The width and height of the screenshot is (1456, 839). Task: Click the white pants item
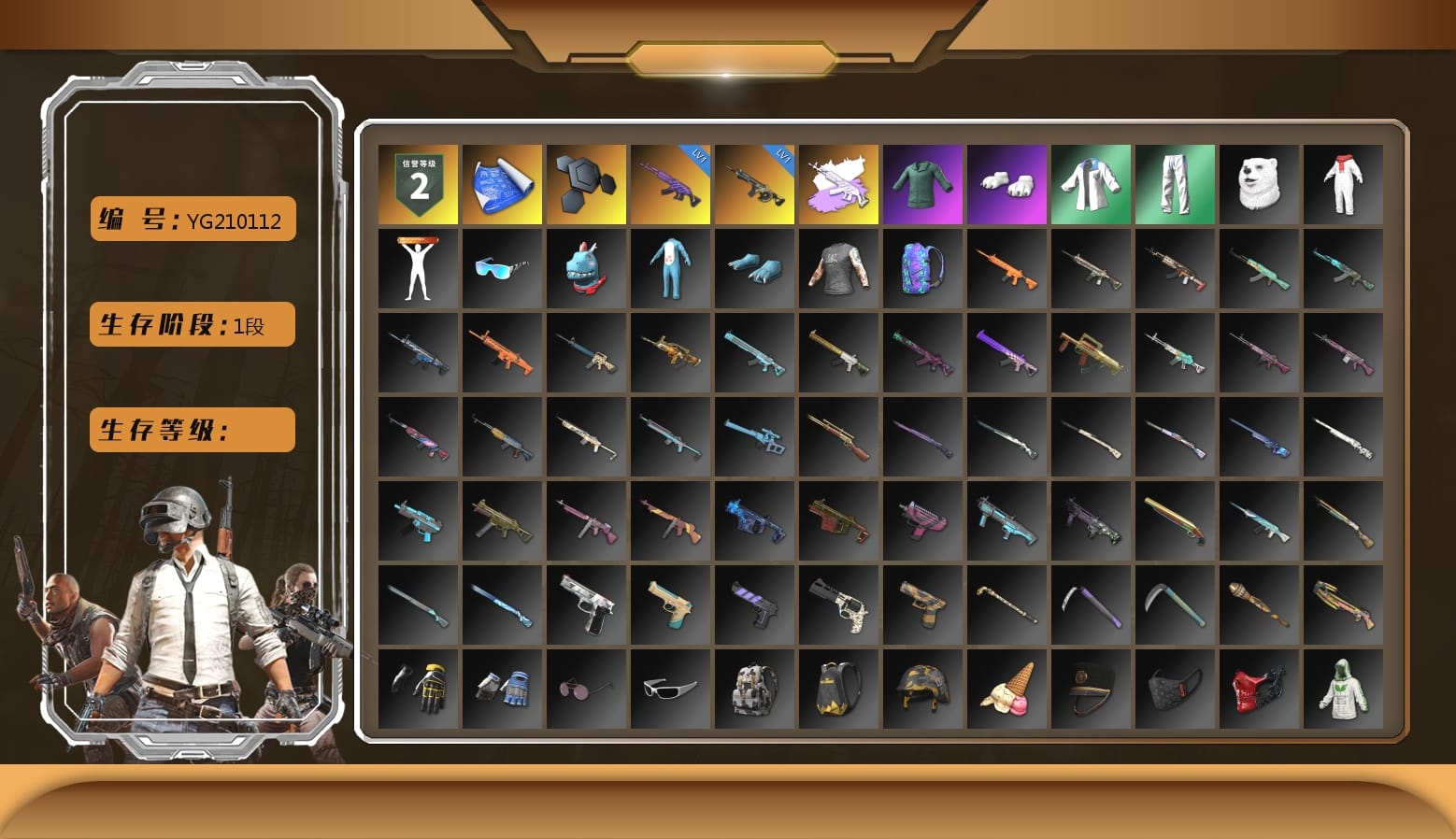click(x=1175, y=183)
